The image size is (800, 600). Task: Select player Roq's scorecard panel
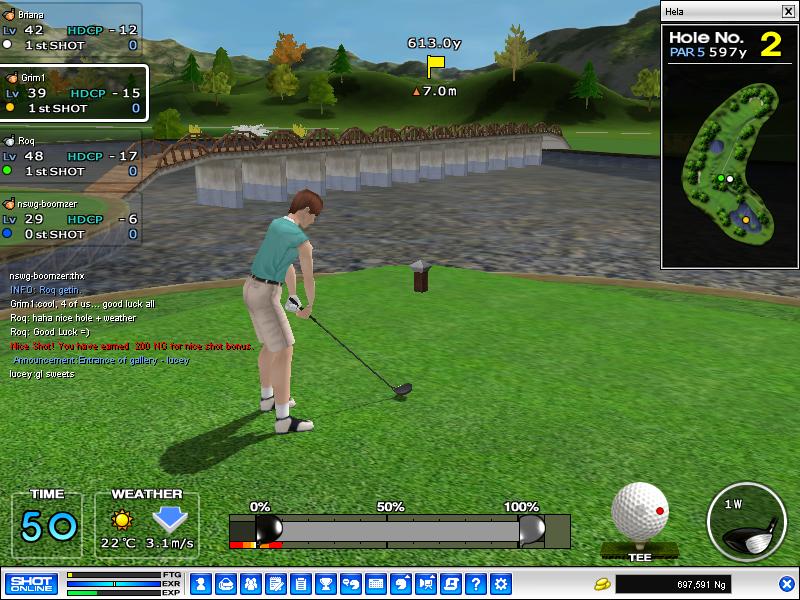pos(71,157)
